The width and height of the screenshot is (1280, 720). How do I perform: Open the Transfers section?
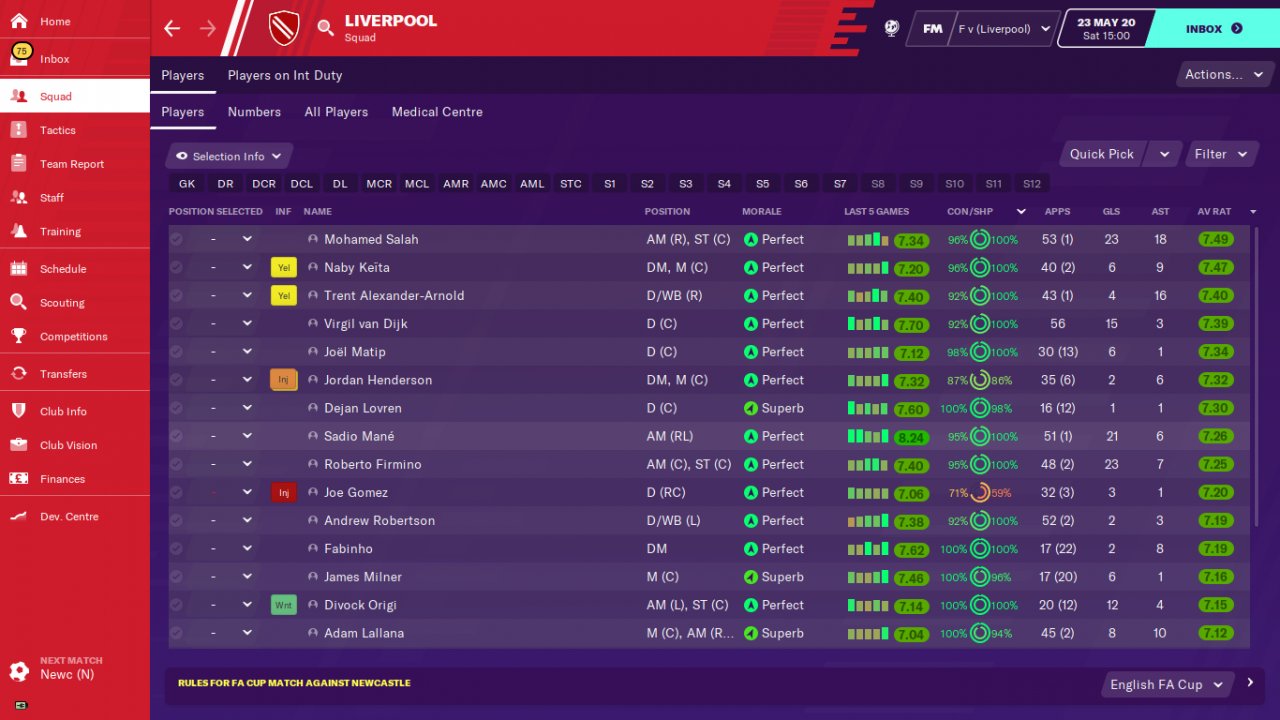(63, 374)
